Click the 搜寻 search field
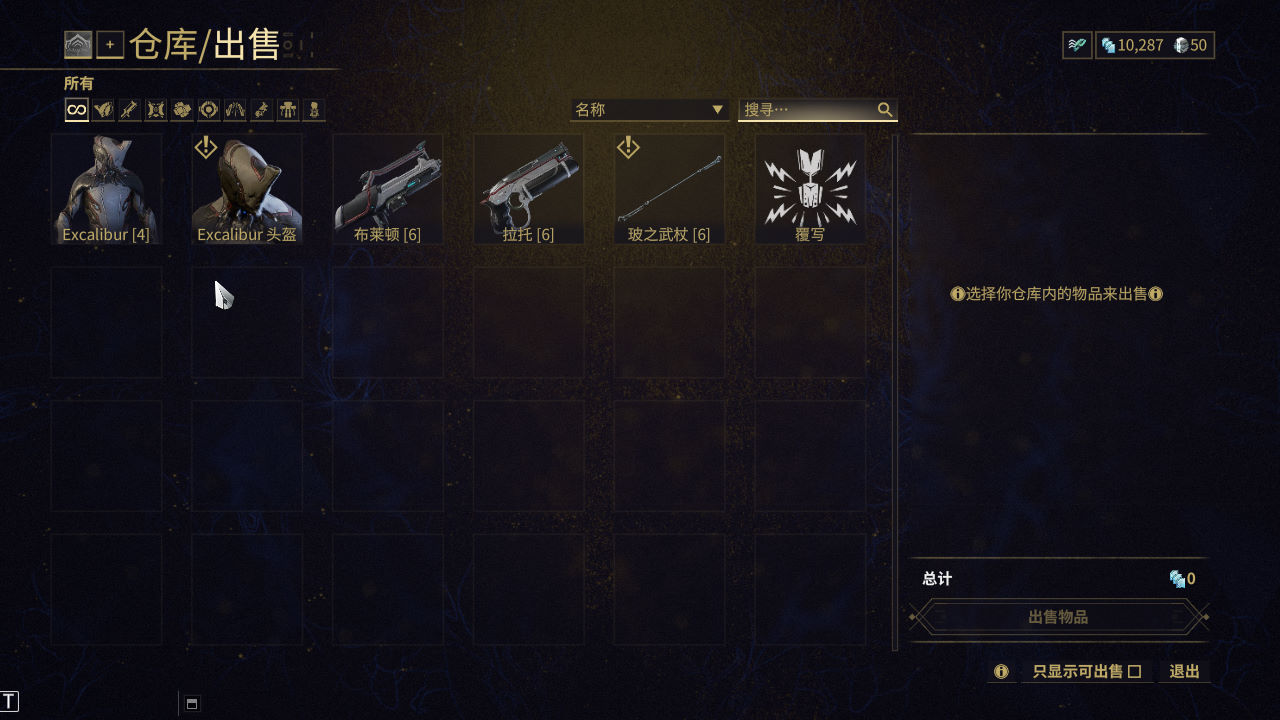The image size is (1280, 720). (x=808, y=109)
